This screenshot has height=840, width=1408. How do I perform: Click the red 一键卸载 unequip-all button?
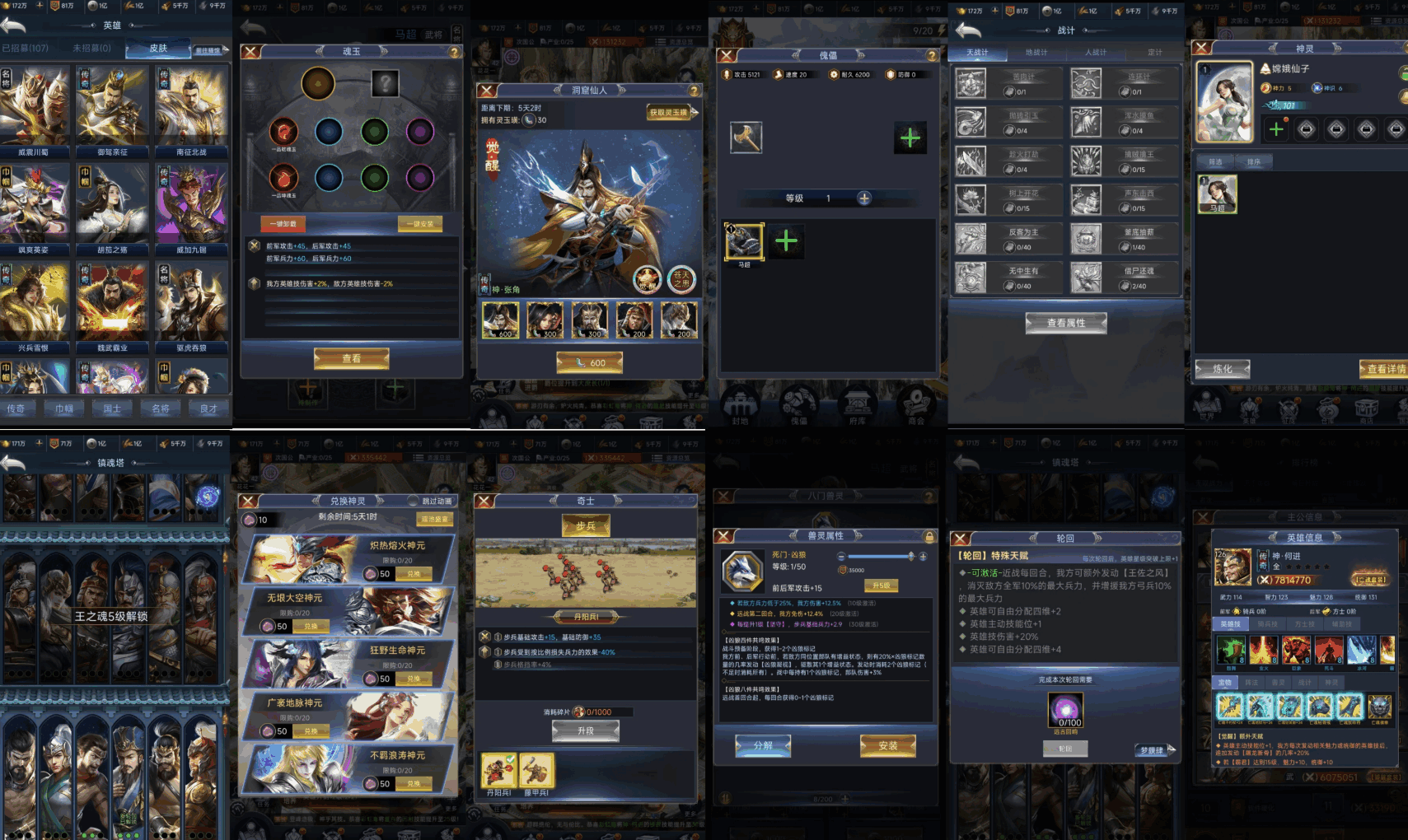pos(283,224)
